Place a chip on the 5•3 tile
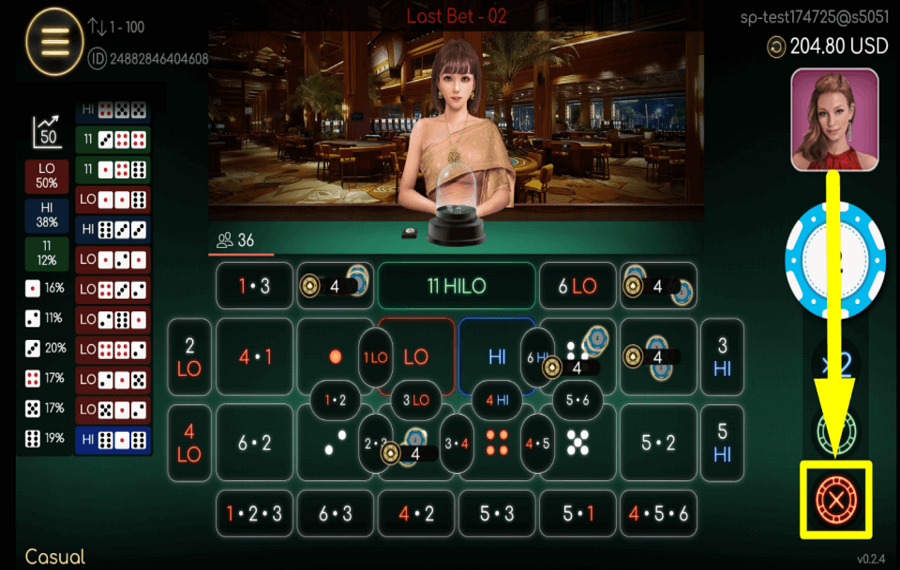The image size is (900, 570). tap(497, 513)
